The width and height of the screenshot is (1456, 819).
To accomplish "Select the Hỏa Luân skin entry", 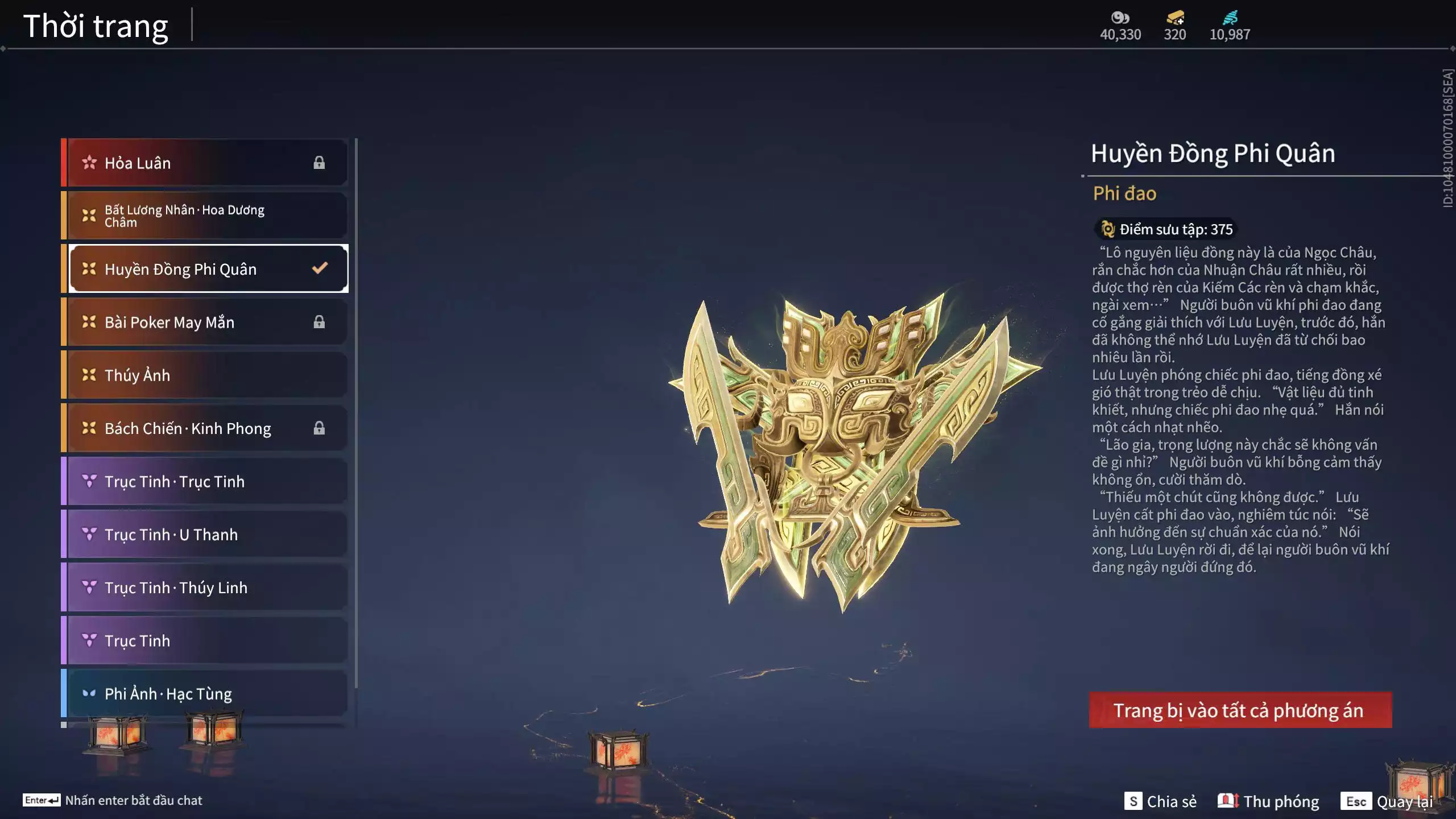I will click(x=205, y=163).
